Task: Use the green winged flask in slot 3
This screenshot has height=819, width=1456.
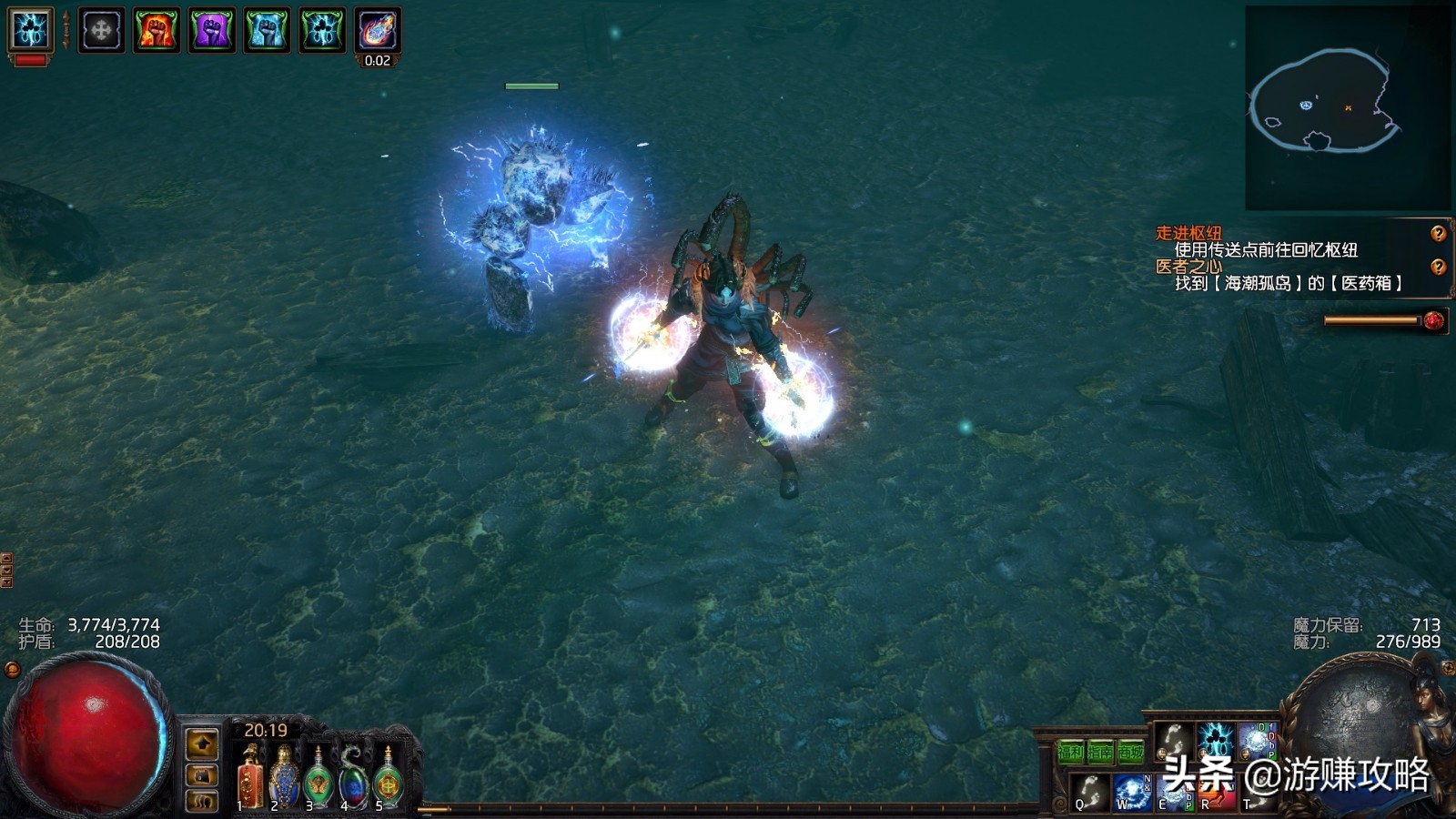Action: point(318,779)
